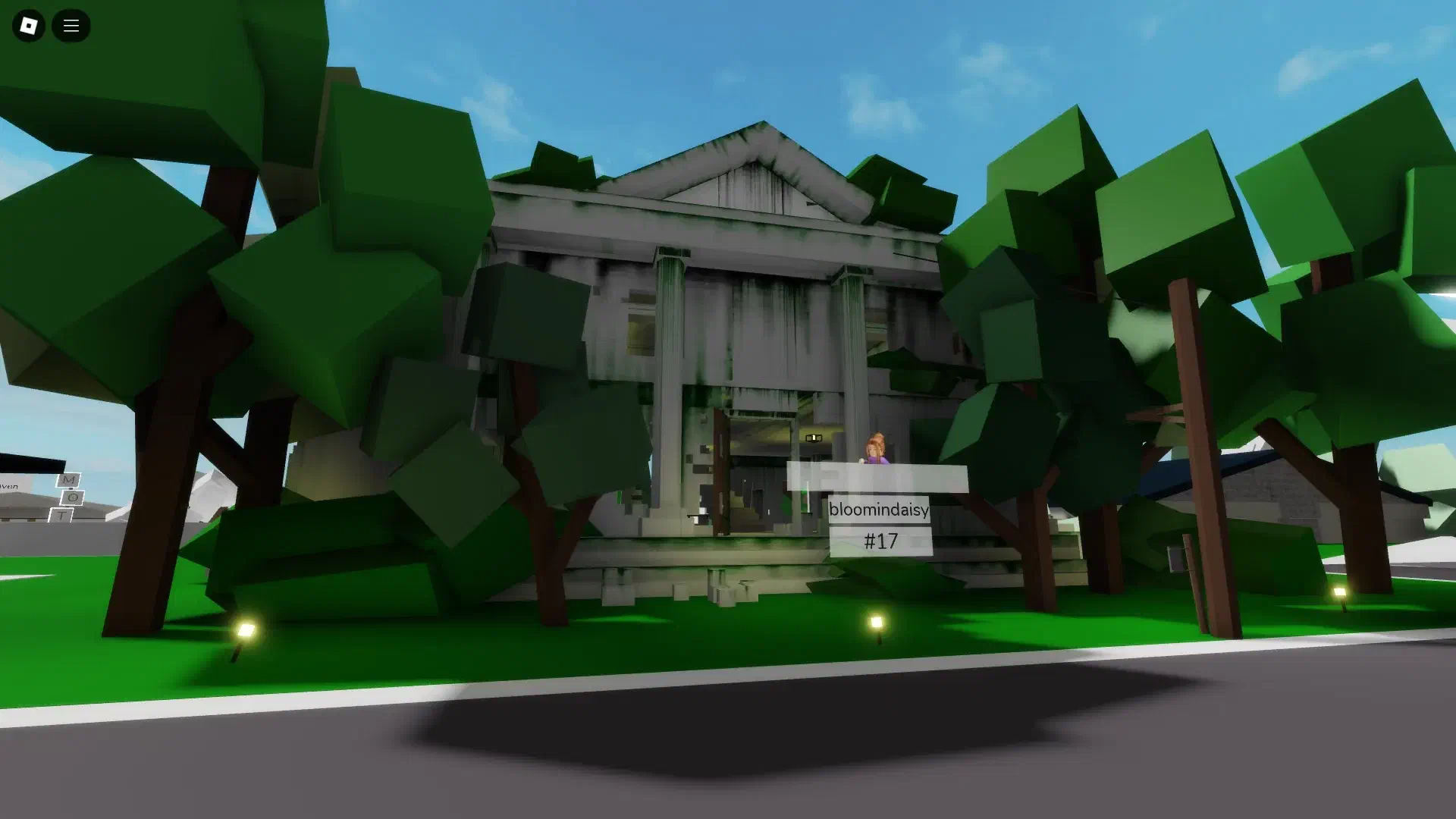Click the M sign on the left post
This screenshot has width=1456, height=819.
pyautogui.click(x=67, y=480)
